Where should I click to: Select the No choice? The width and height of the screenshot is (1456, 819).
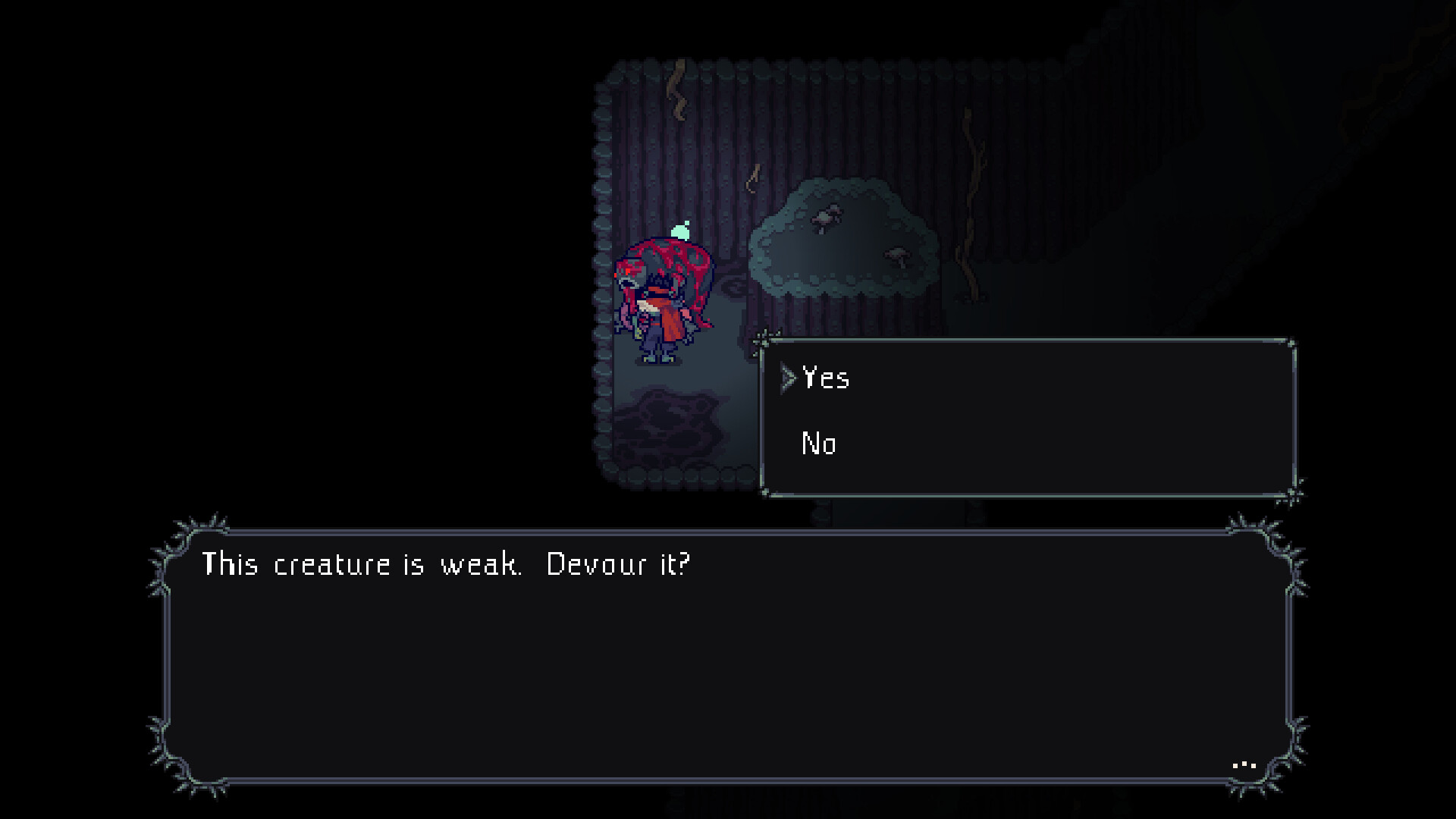(x=819, y=444)
